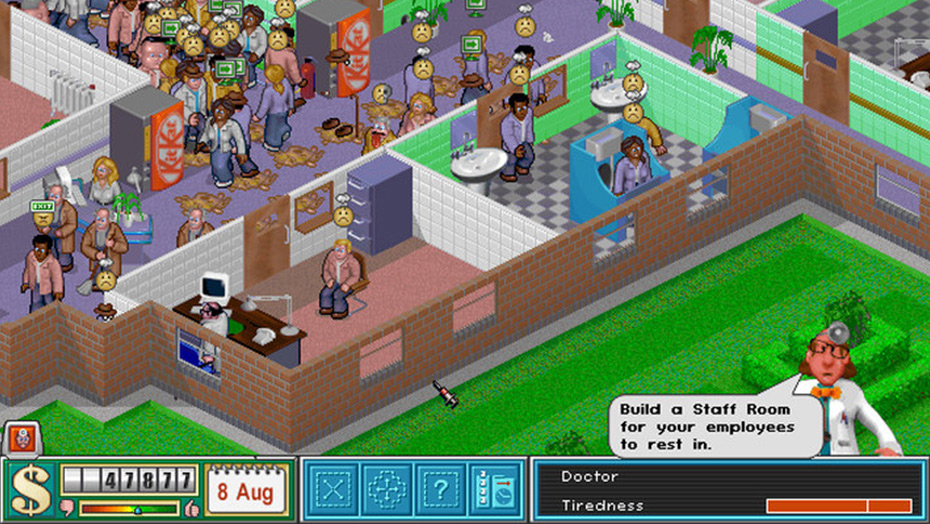Click the fax machine alert icon
The width and height of the screenshot is (930, 524).
tap(20, 438)
